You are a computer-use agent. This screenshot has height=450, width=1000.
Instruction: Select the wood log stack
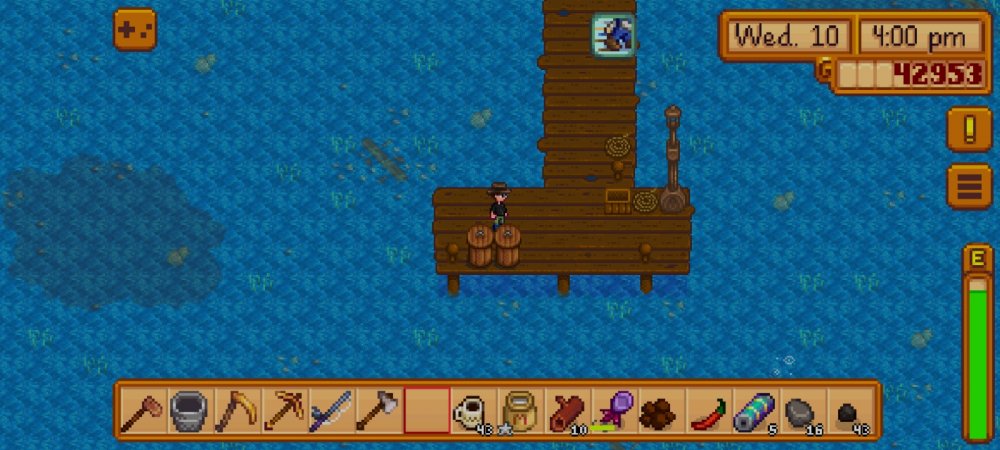(x=566, y=410)
